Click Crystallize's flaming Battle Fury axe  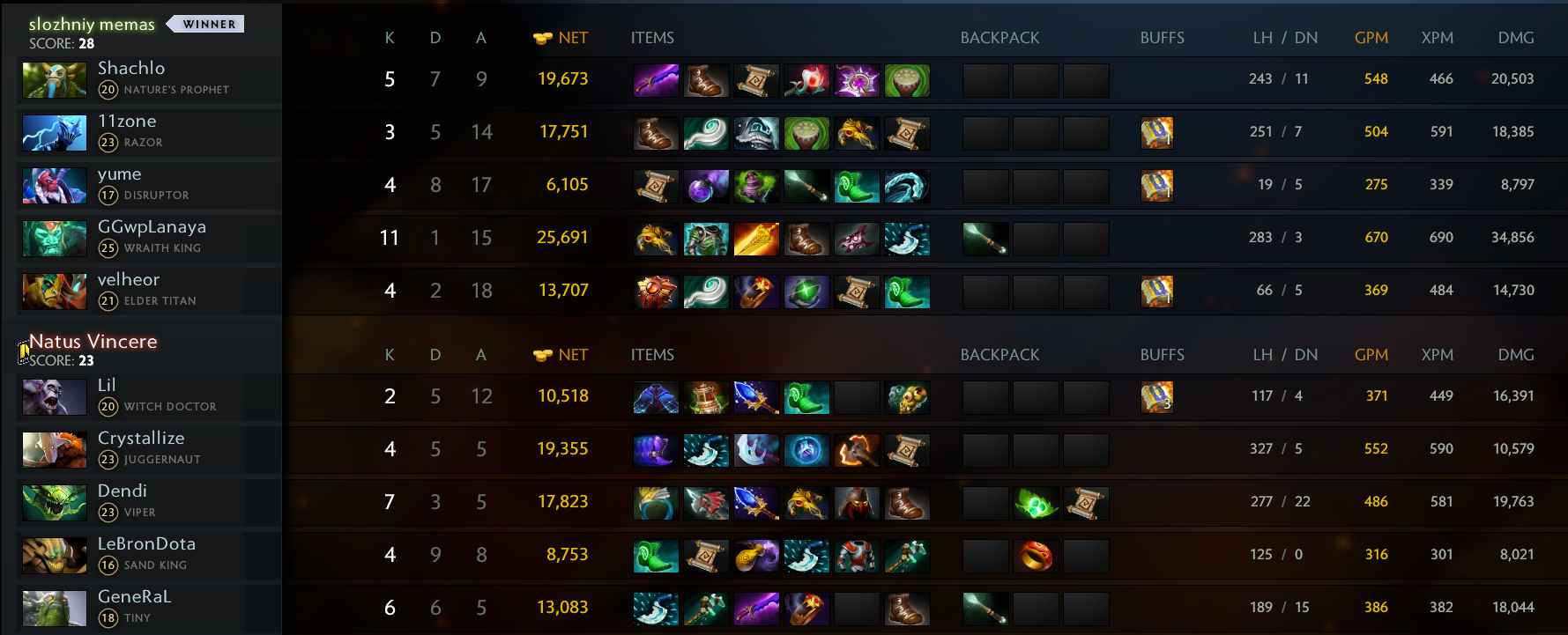[x=857, y=450]
